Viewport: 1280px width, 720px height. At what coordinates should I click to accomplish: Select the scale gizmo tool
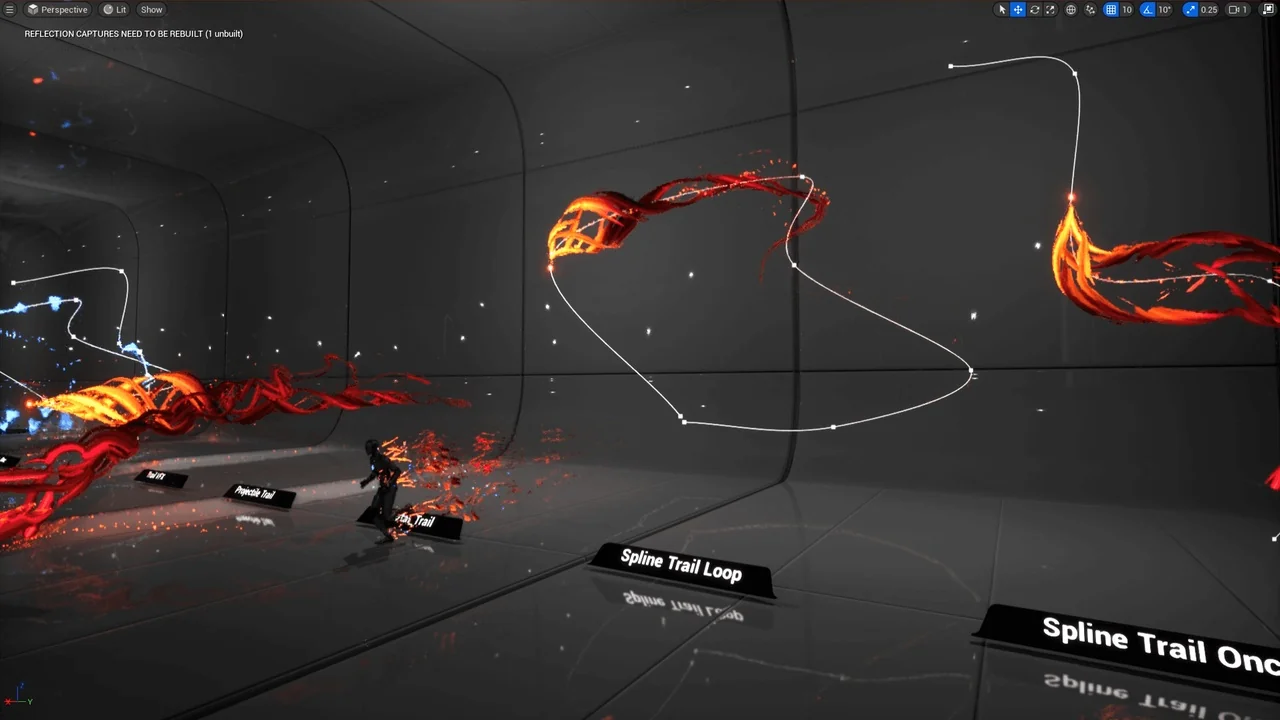point(1050,9)
